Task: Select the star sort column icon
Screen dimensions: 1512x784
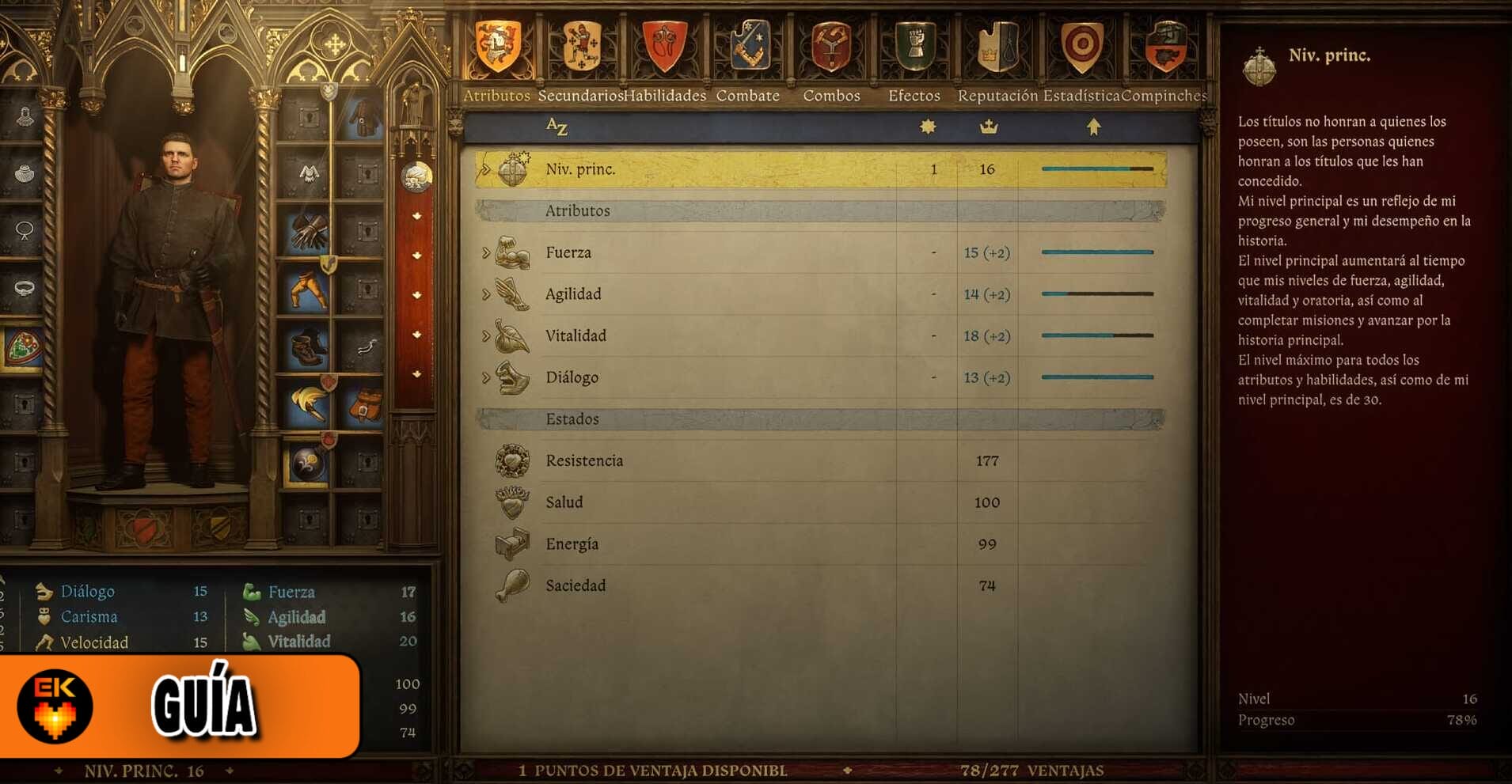Action: click(926, 126)
